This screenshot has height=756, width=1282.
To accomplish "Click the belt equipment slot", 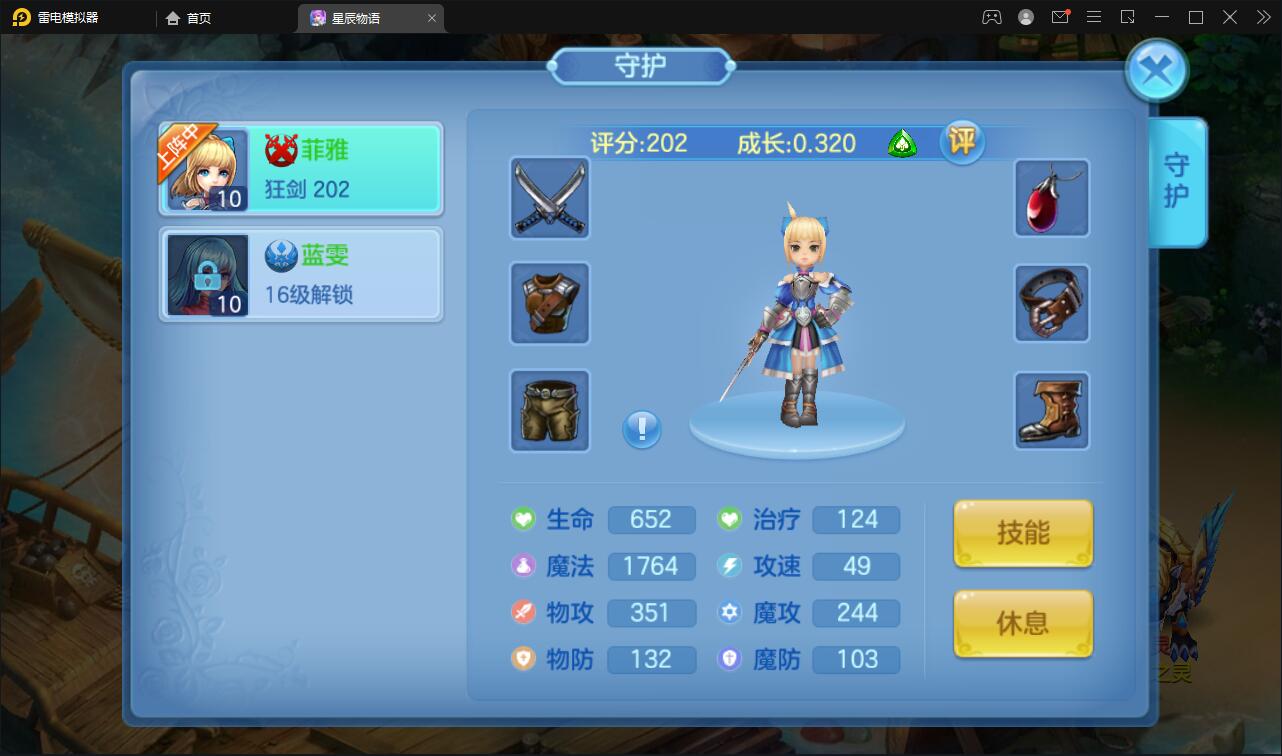I will coord(1052,303).
